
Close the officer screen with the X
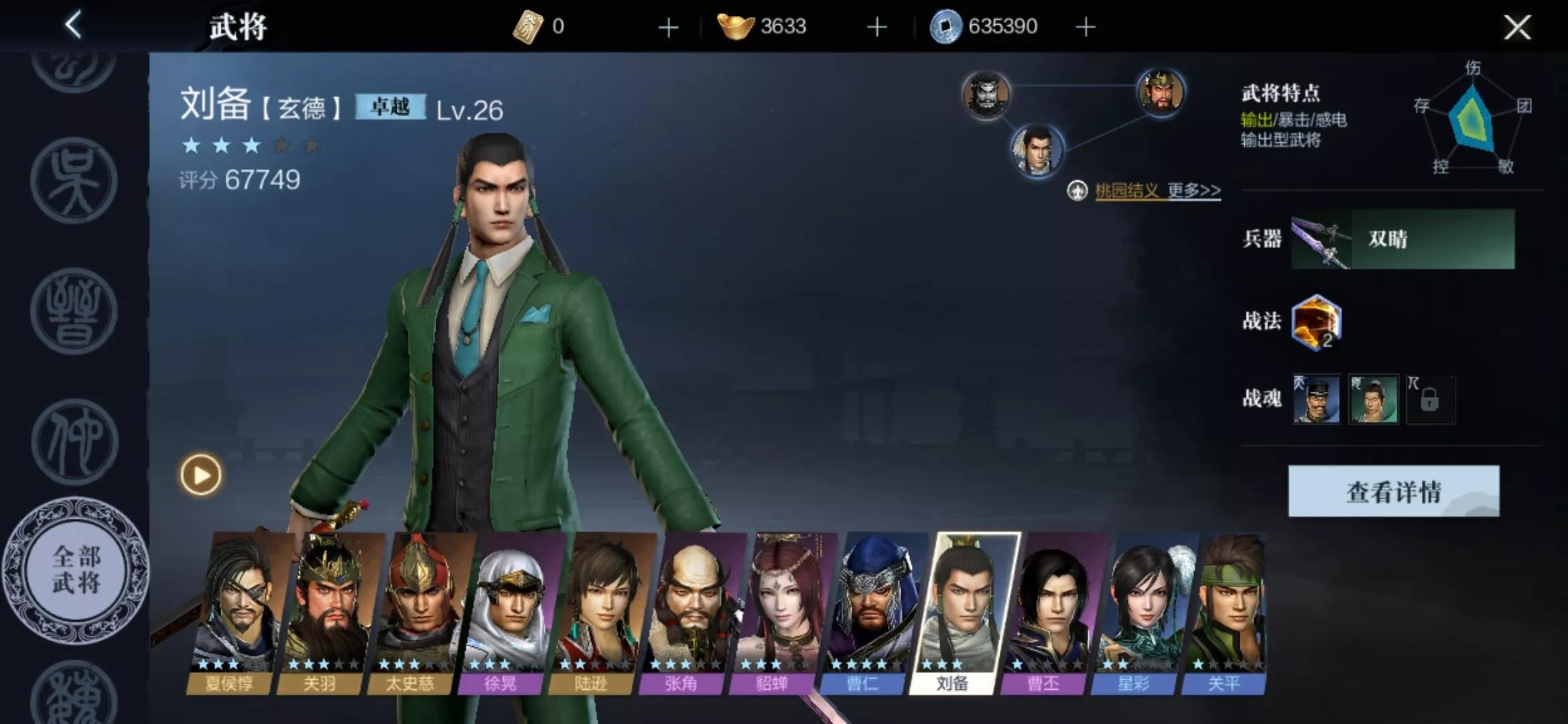coord(1517,27)
